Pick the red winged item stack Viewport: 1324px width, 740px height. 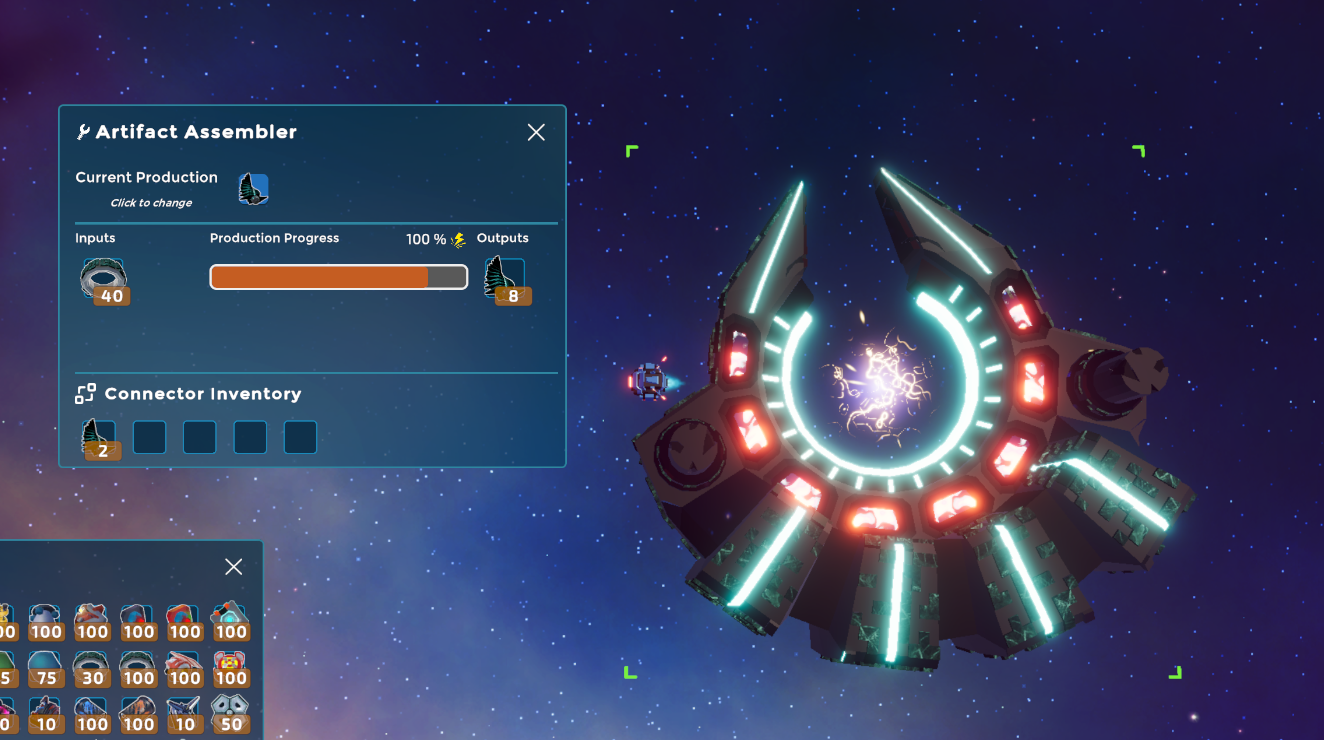tap(183, 666)
